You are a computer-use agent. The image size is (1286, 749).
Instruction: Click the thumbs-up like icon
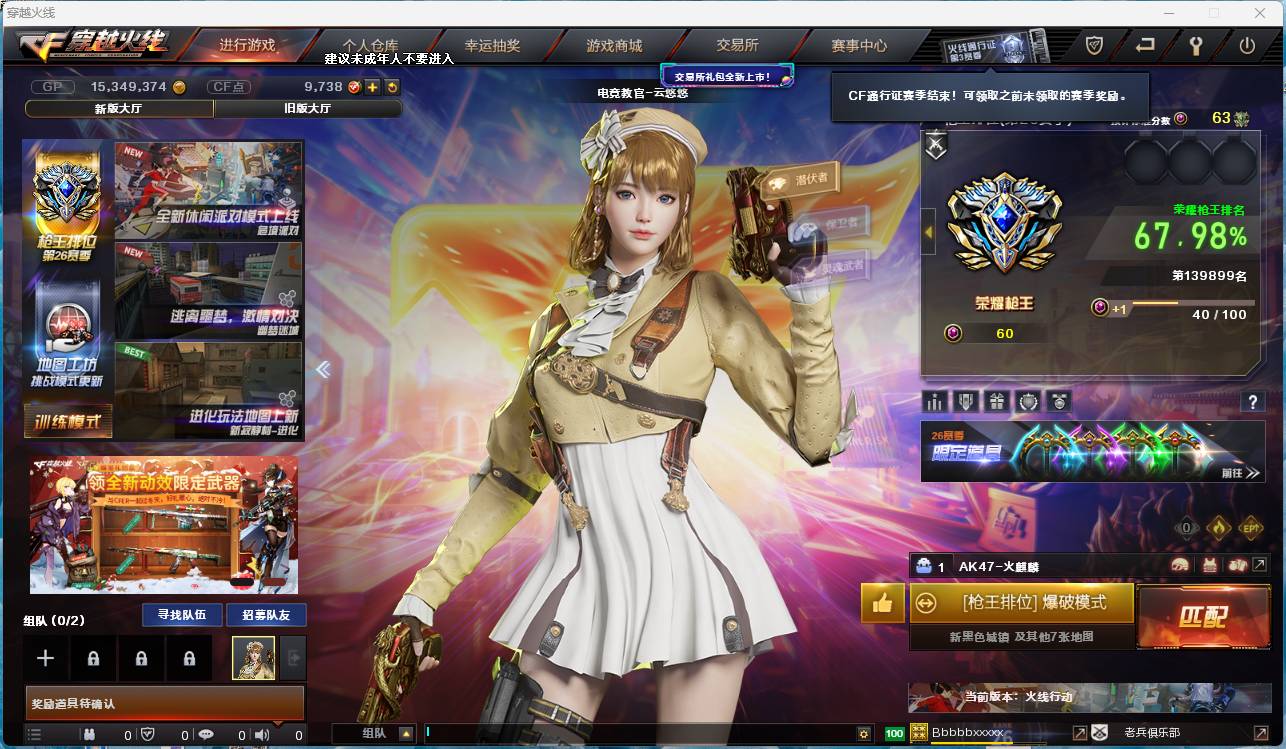coord(881,604)
